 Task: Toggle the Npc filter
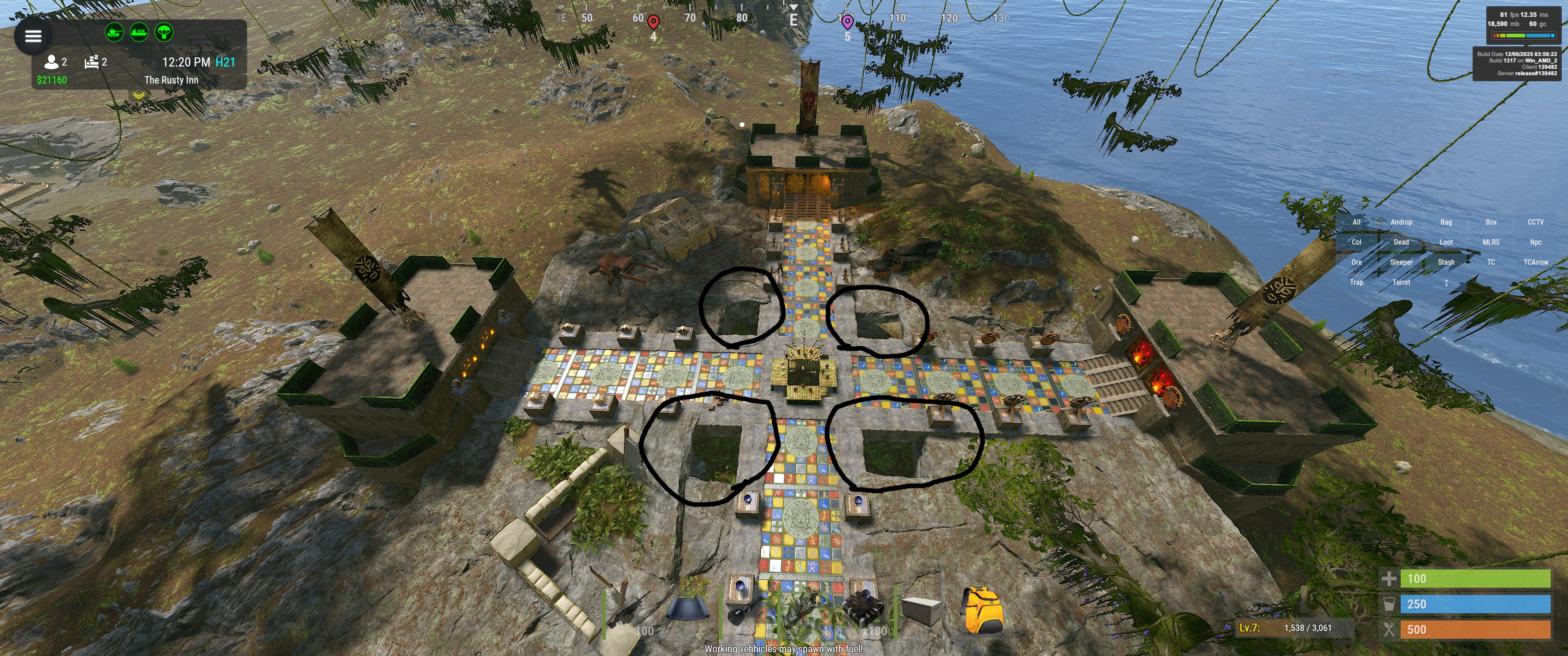(x=1535, y=242)
